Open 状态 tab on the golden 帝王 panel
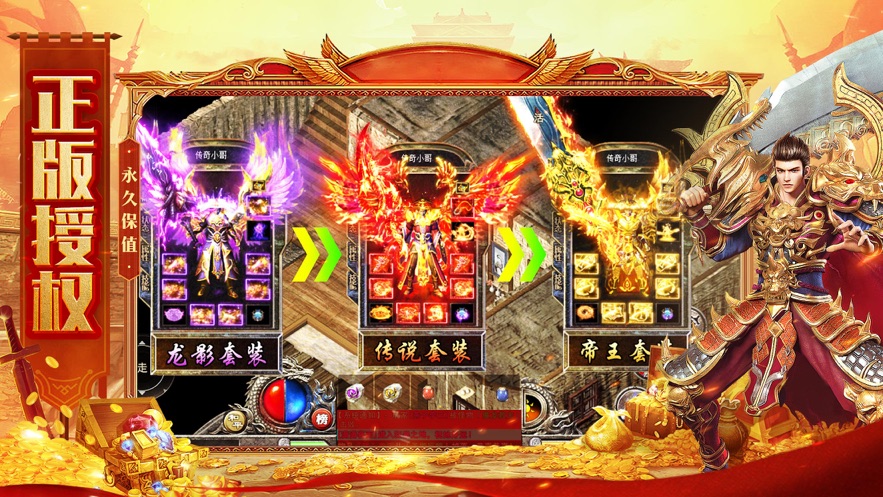 (x=557, y=228)
